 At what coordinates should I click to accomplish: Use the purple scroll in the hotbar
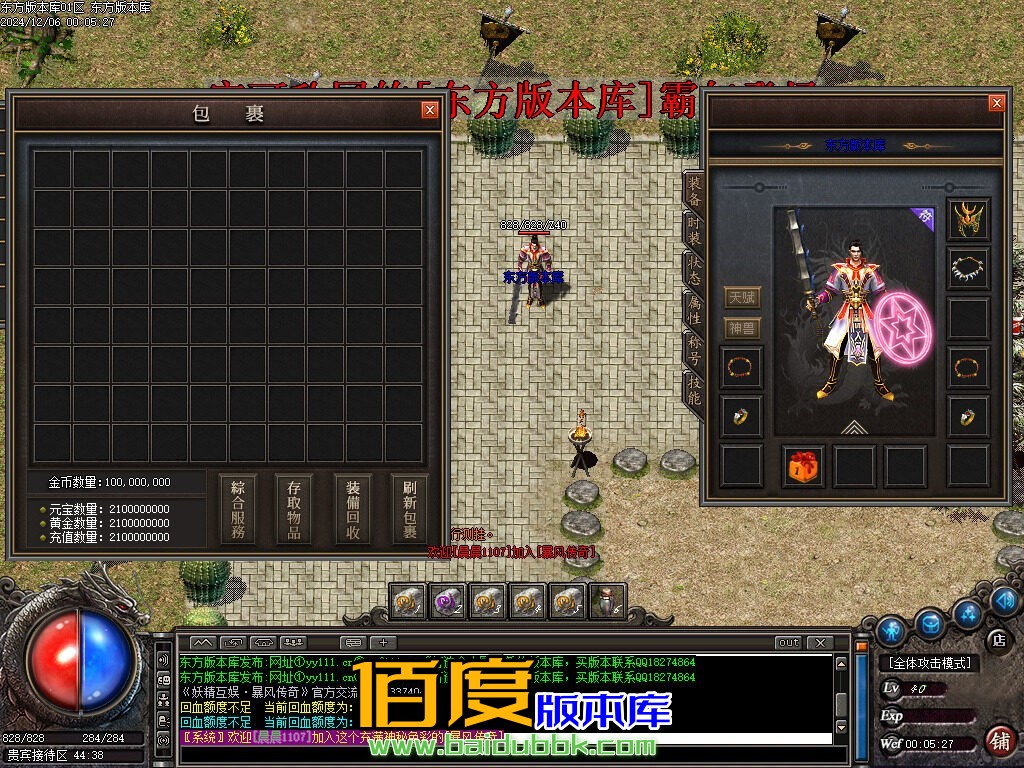(447, 601)
